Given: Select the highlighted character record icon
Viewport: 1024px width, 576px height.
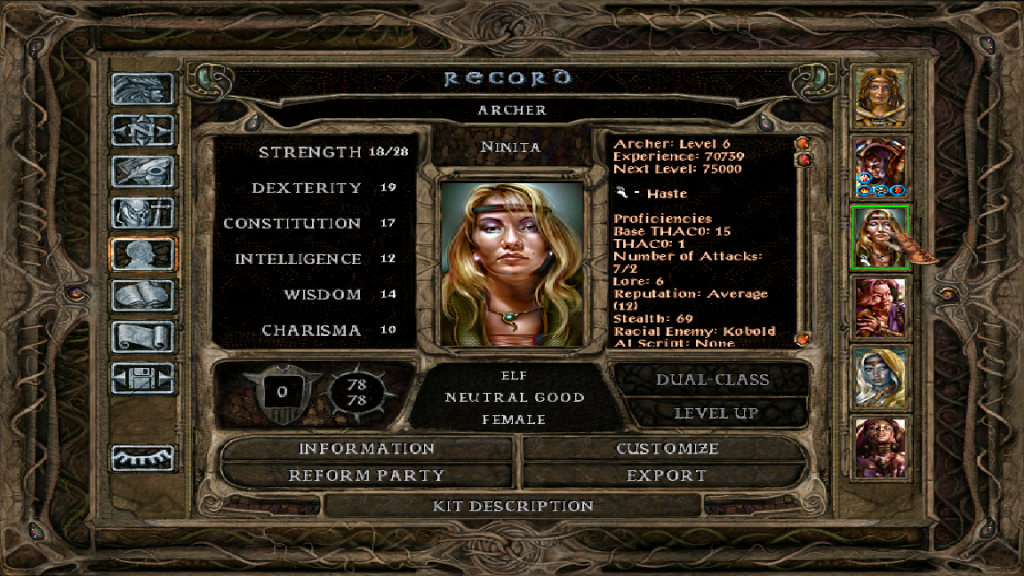Looking at the screenshot, I should click(142, 254).
